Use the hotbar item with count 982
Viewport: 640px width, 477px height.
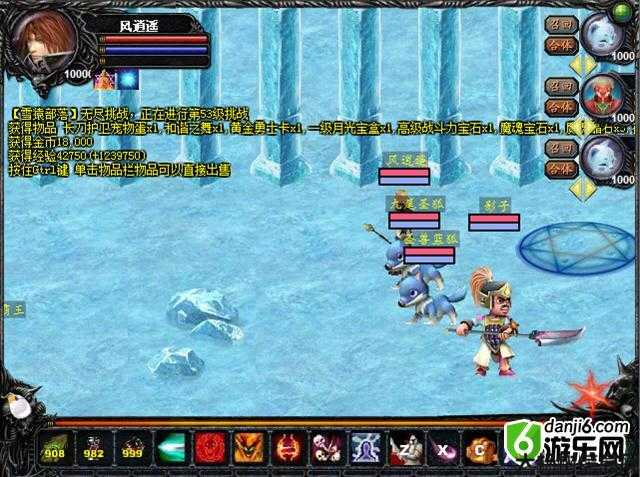[92, 448]
